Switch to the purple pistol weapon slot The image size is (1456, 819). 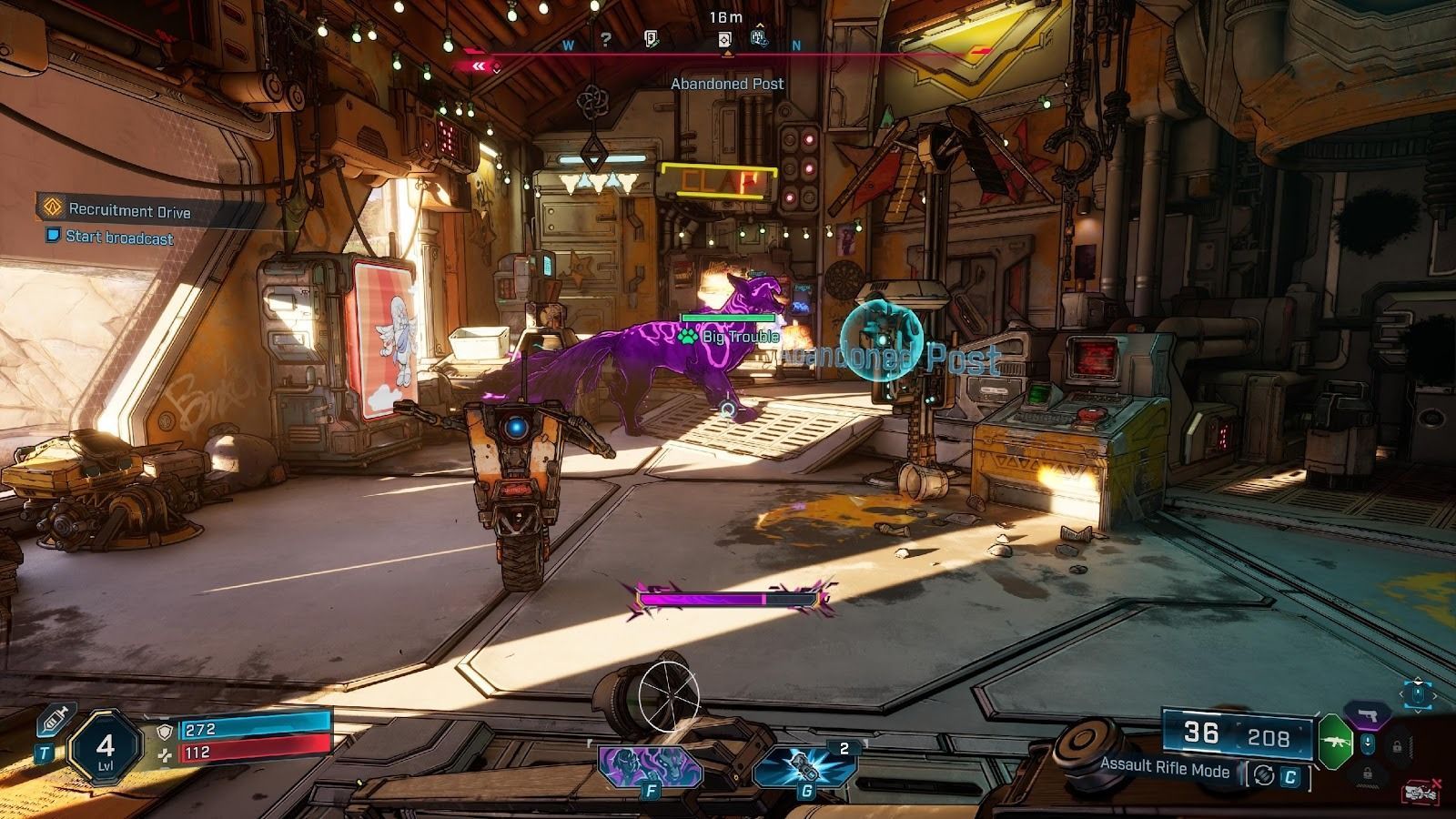point(1366,713)
